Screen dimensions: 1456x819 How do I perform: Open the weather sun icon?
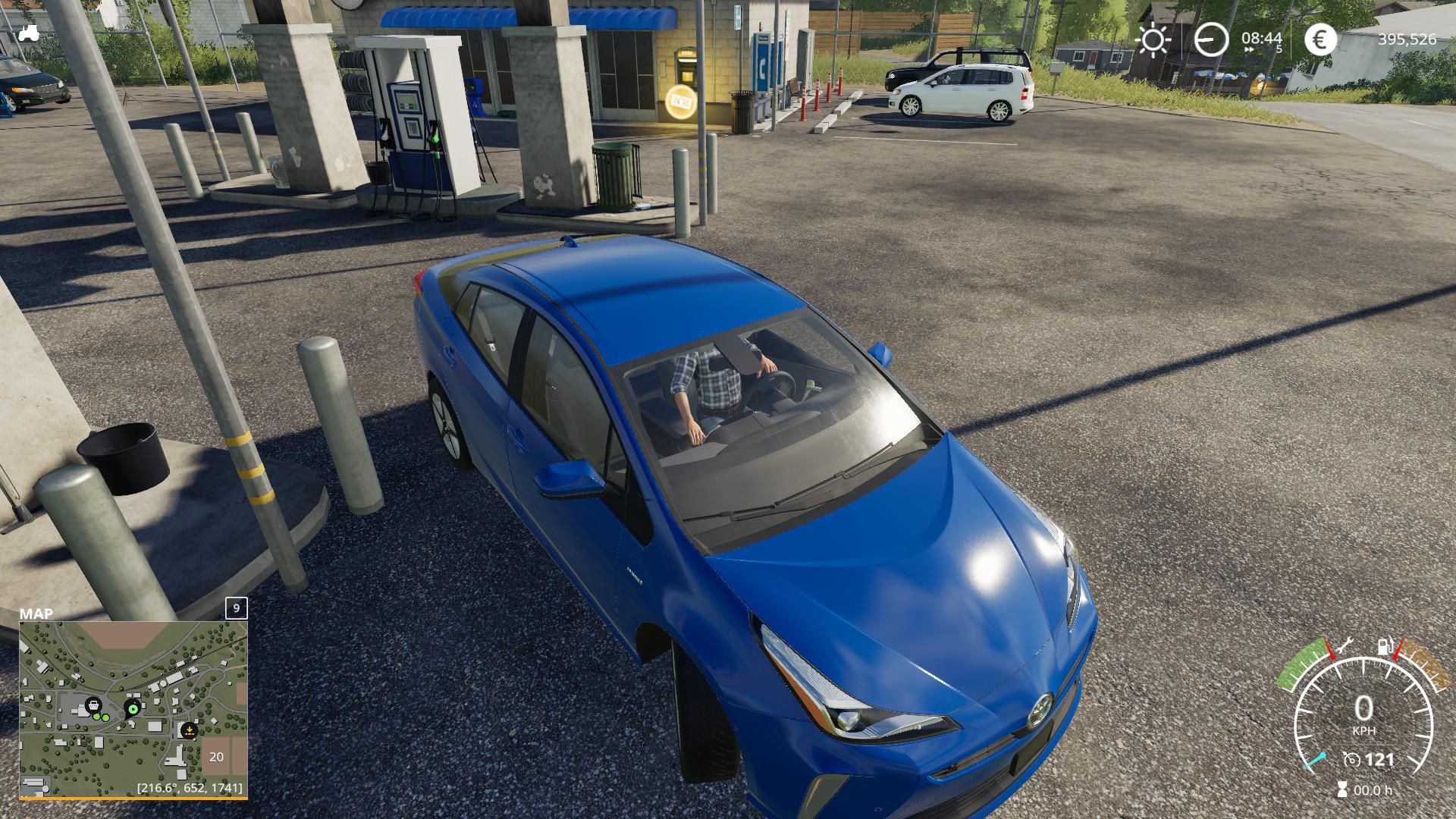(1153, 40)
